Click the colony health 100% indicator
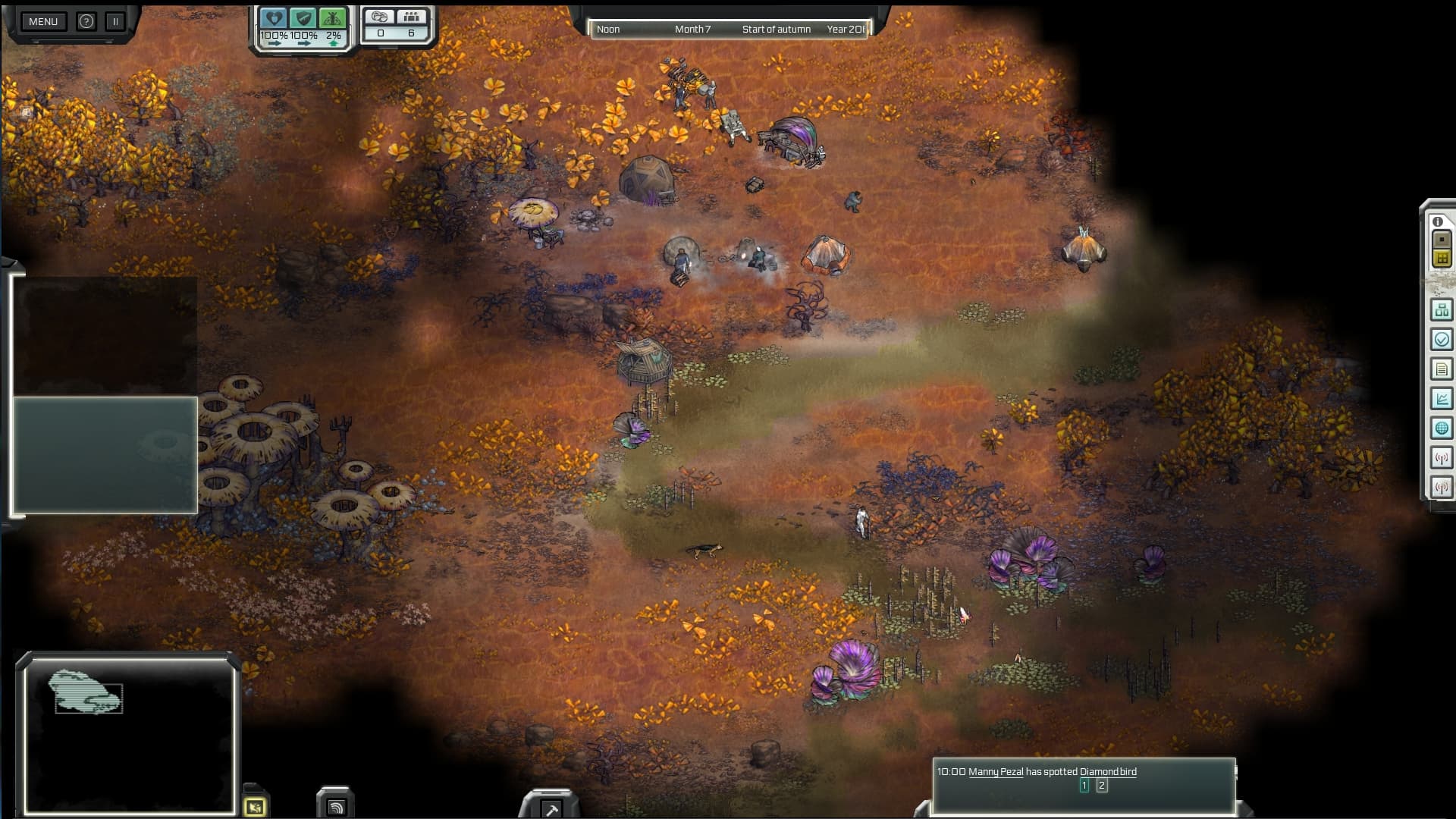The height and width of the screenshot is (819, 1456). (273, 24)
